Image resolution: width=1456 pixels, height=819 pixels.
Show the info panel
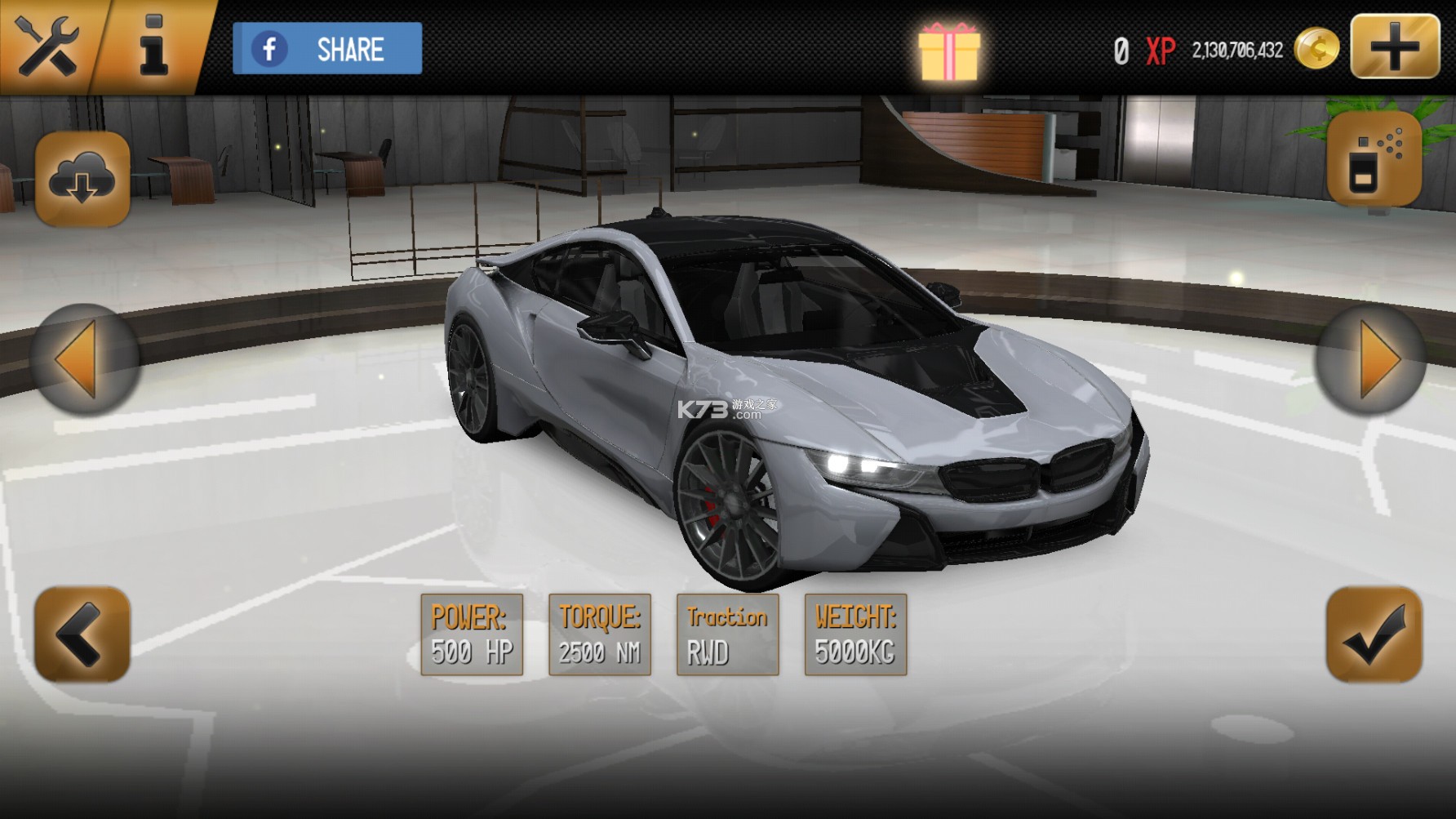[153, 46]
